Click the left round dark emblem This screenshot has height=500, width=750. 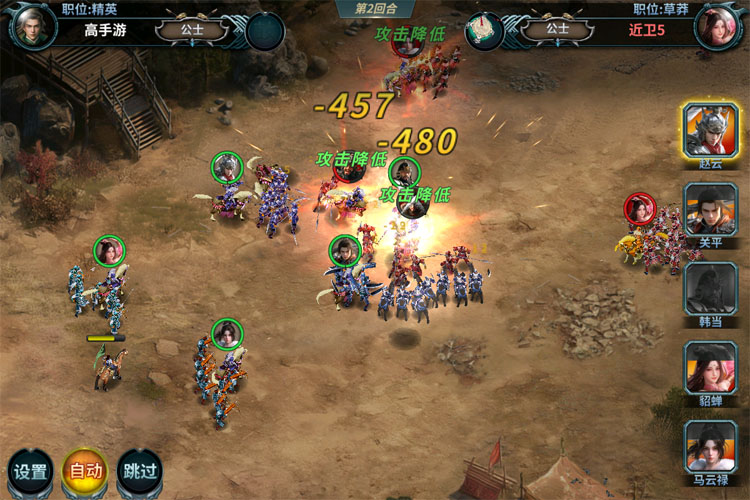click(265, 31)
